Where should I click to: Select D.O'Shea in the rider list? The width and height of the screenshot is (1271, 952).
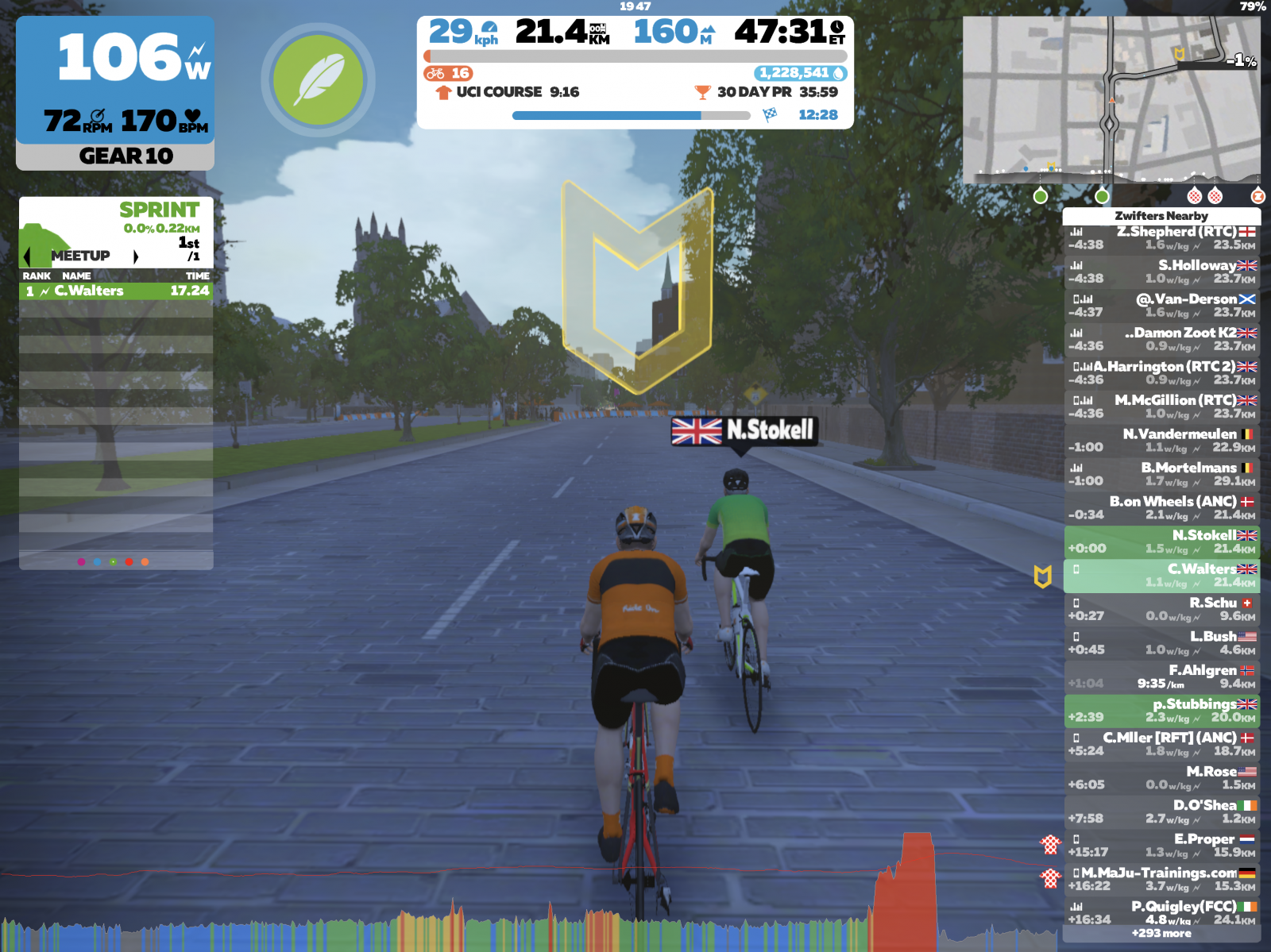pos(1161,811)
